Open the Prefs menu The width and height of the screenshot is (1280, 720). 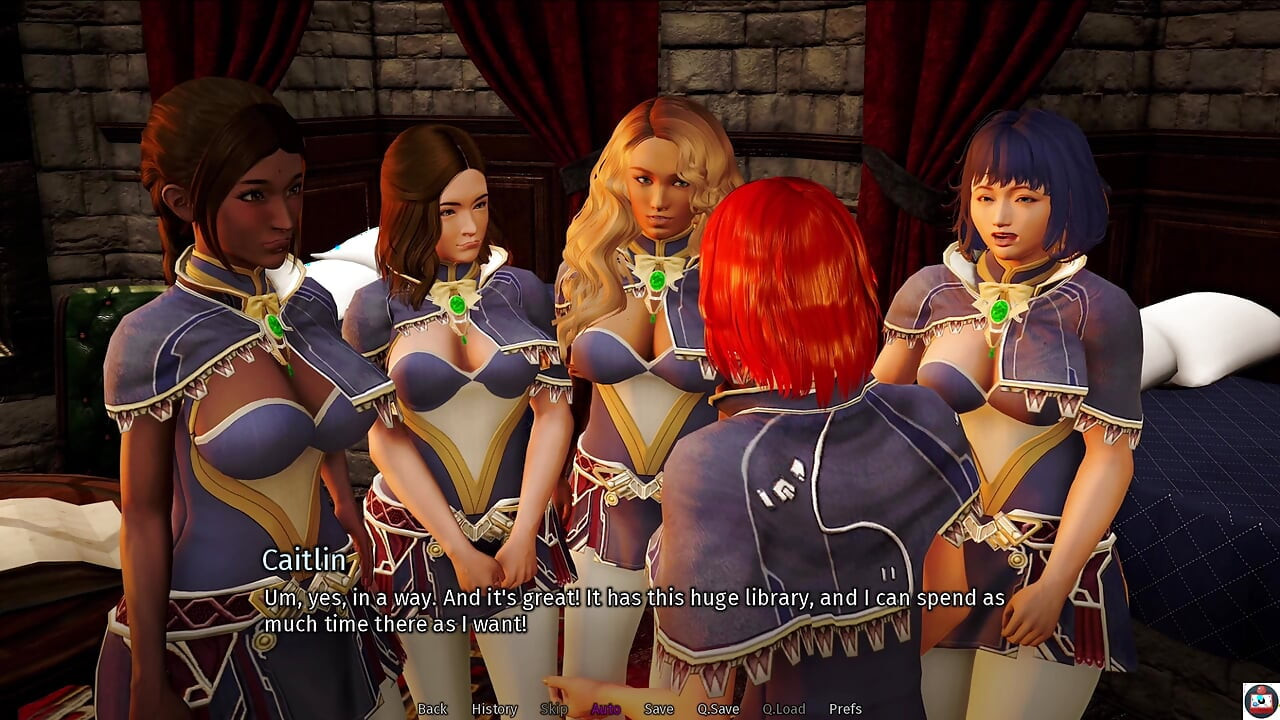click(x=845, y=709)
